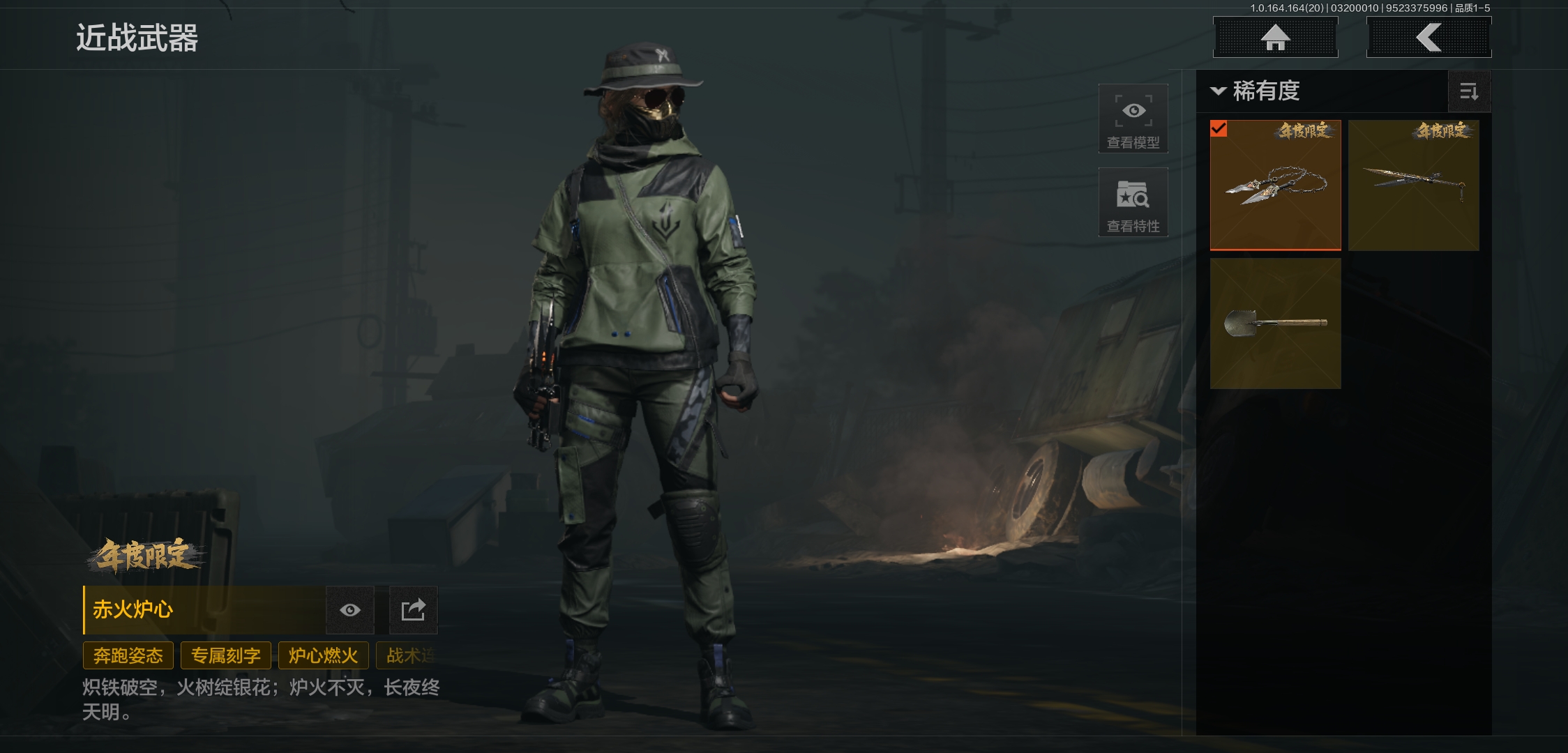1568x753 pixels.
Task: Toggle the sort order icon
Action: click(1469, 91)
